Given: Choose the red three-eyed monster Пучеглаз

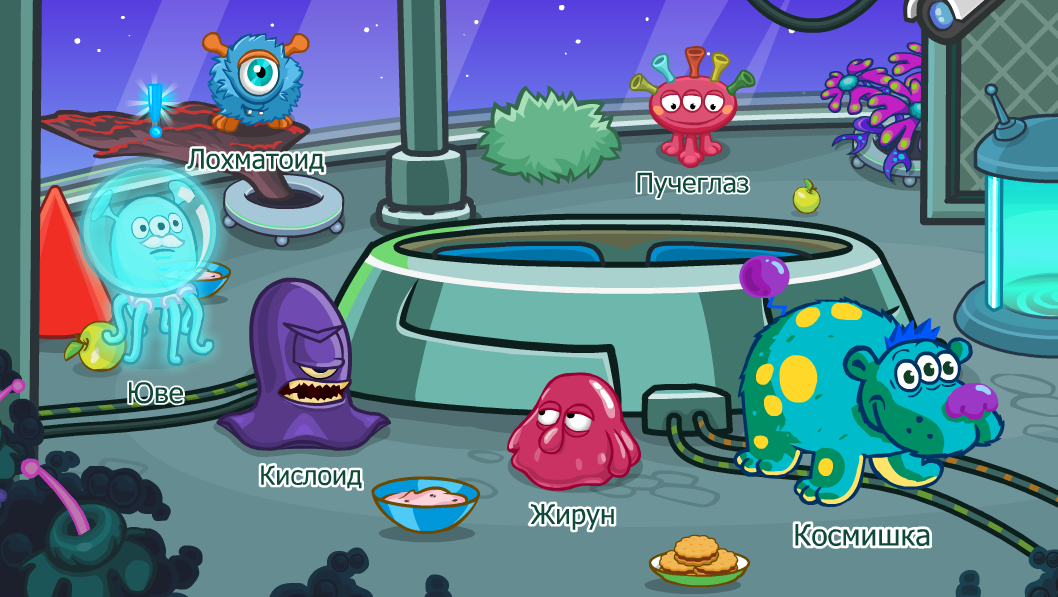Looking at the screenshot, I should pos(691,108).
